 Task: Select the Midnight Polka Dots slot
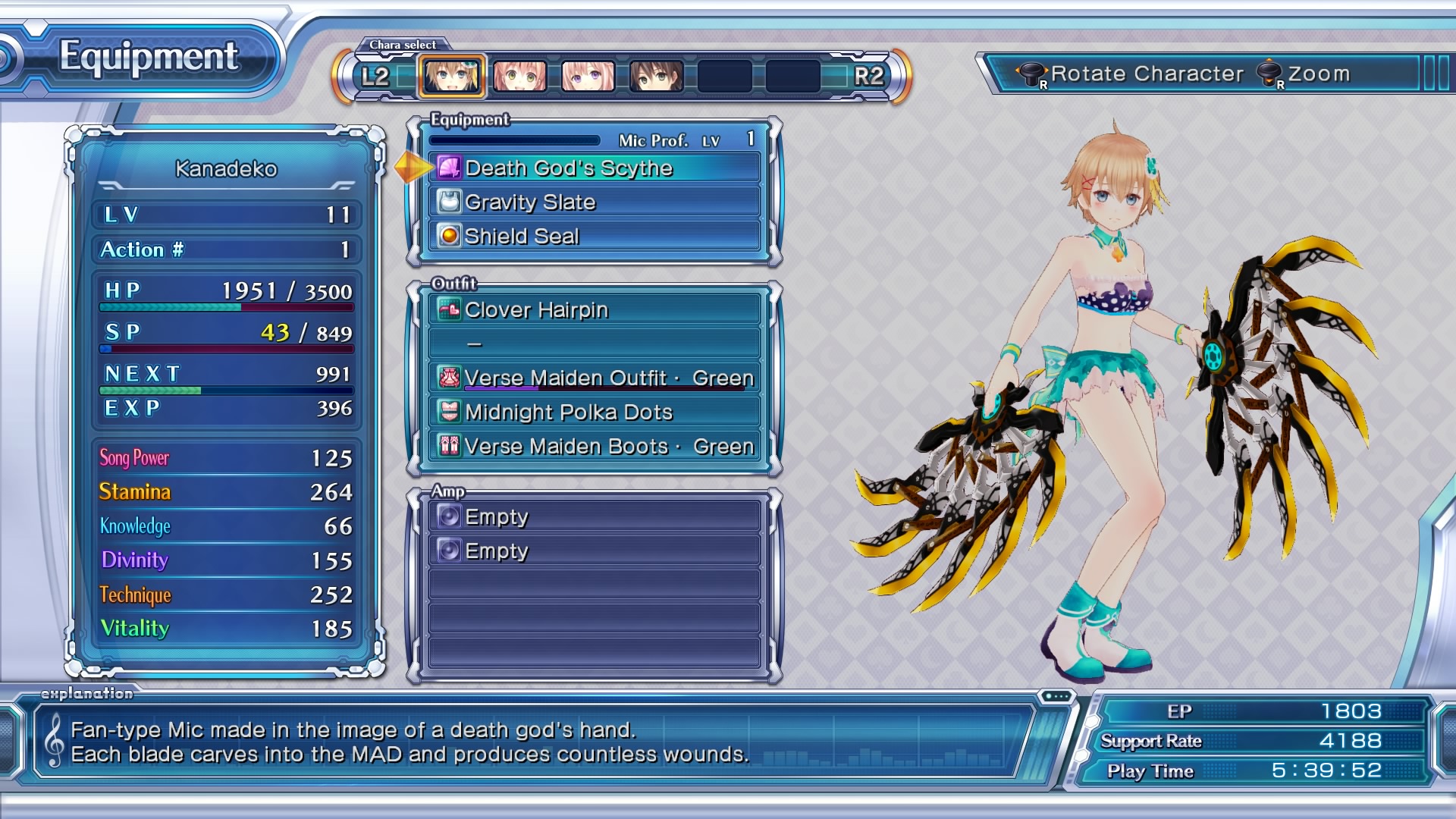tap(595, 412)
